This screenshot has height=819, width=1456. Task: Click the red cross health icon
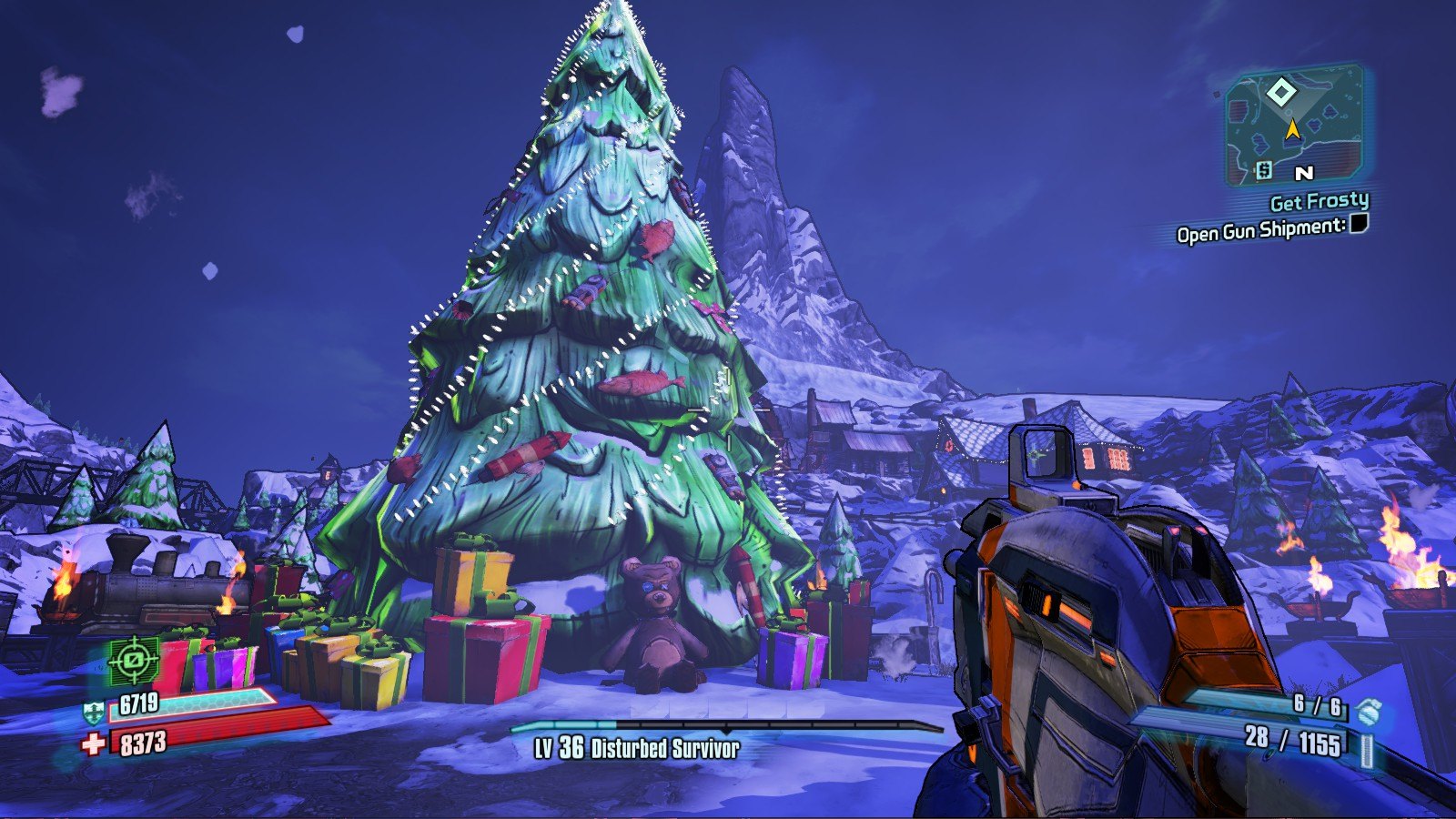tap(93, 745)
